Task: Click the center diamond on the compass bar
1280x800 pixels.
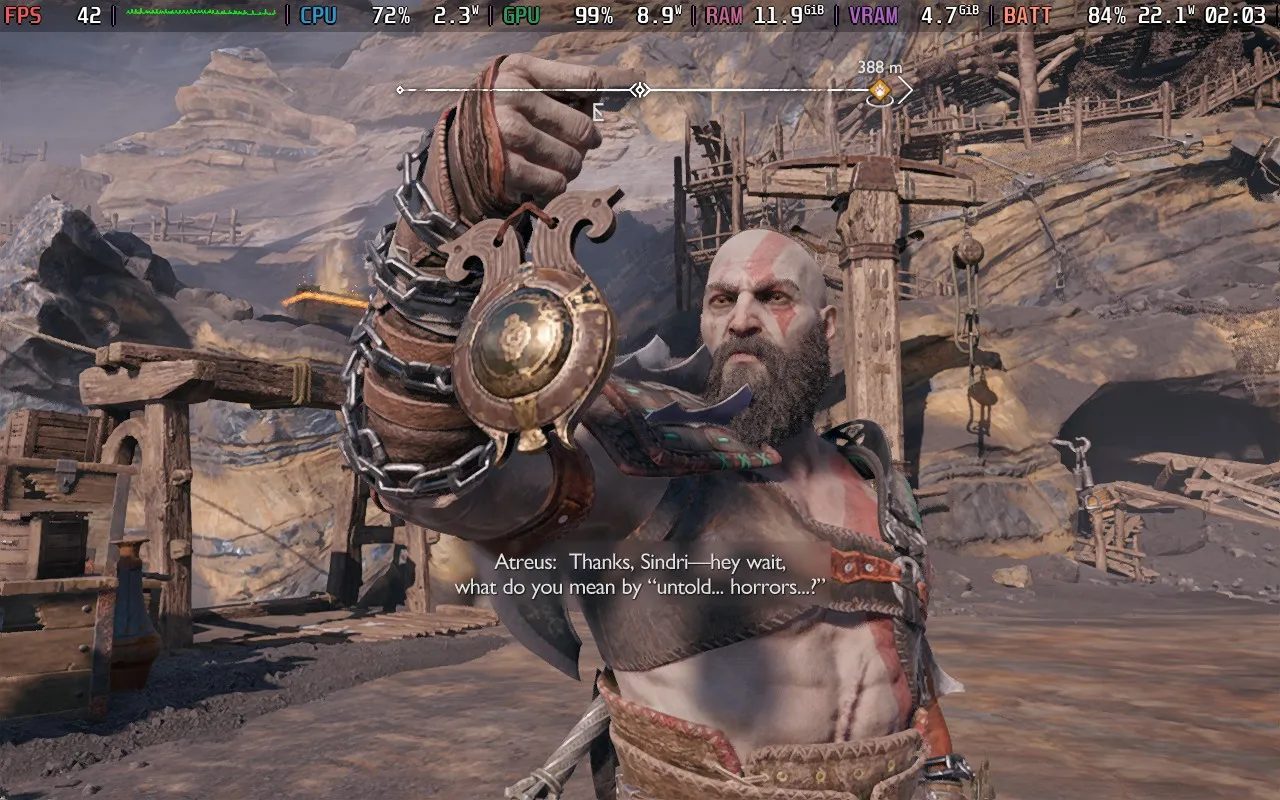Action: click(640, 90)
